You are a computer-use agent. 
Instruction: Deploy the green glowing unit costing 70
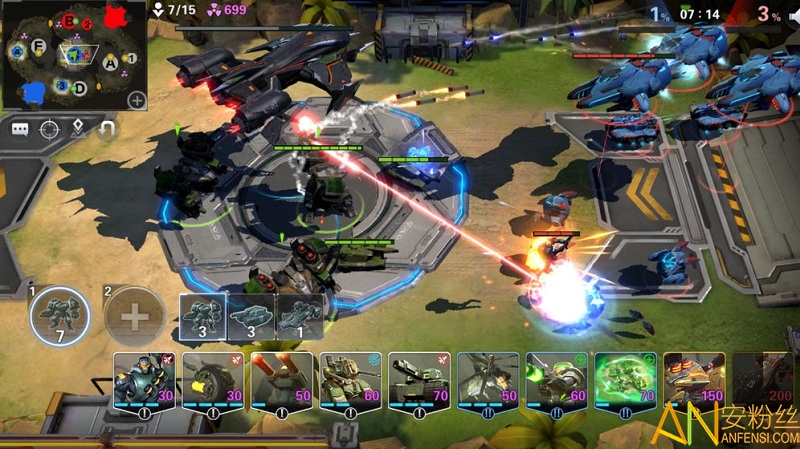click(x=625, y=382)
